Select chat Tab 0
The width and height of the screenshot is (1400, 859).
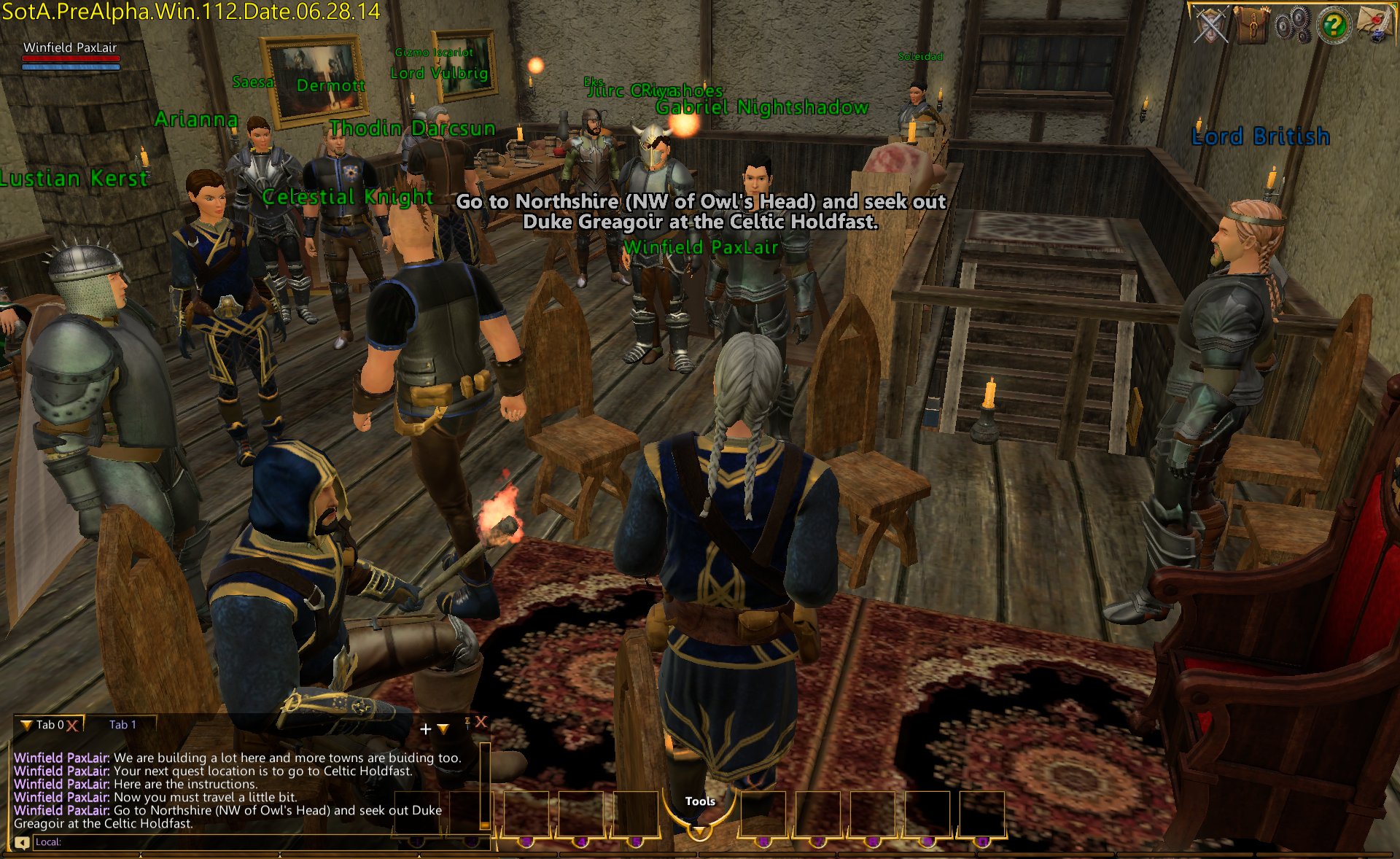click(50, 725)
